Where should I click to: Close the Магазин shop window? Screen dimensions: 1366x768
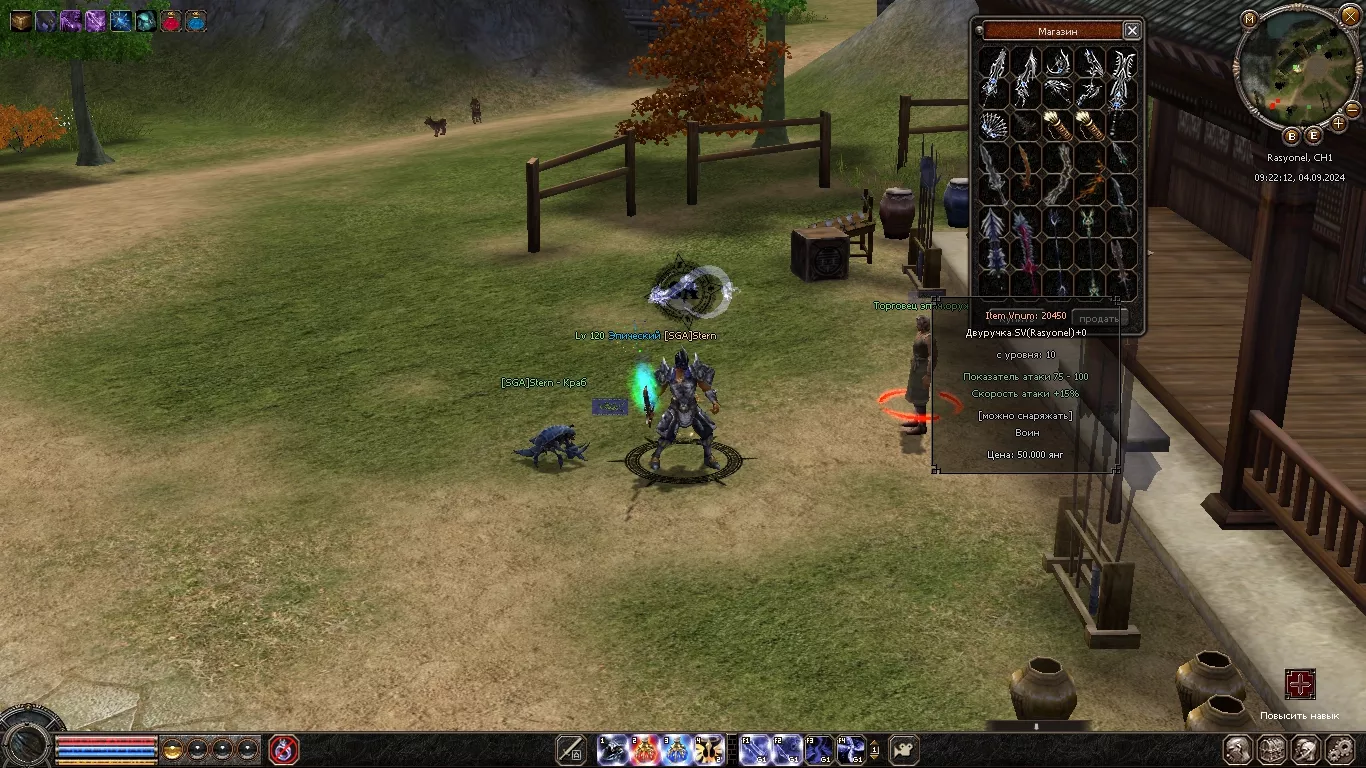point(1131,31)
